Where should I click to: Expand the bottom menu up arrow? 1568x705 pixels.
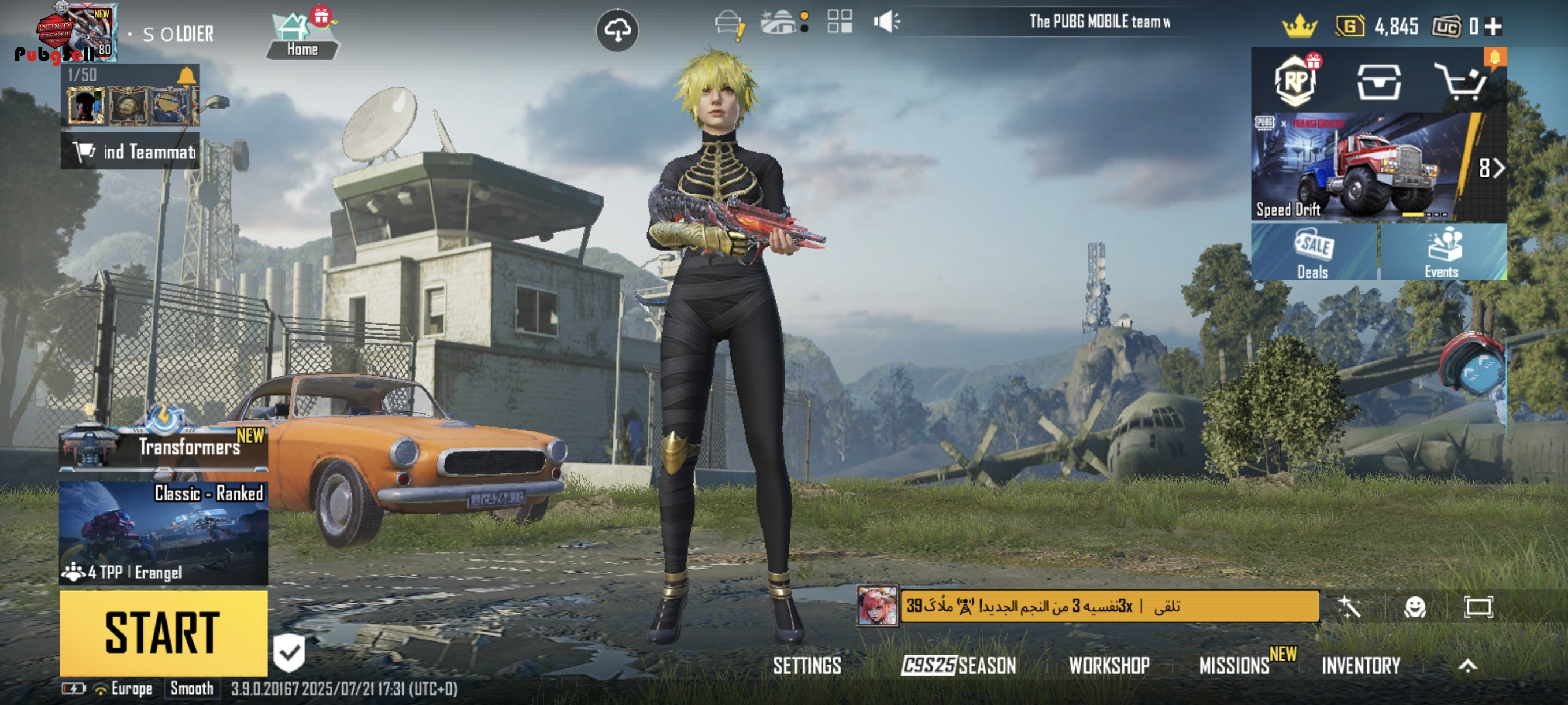pyautogui.click(x=1467, y=666)
